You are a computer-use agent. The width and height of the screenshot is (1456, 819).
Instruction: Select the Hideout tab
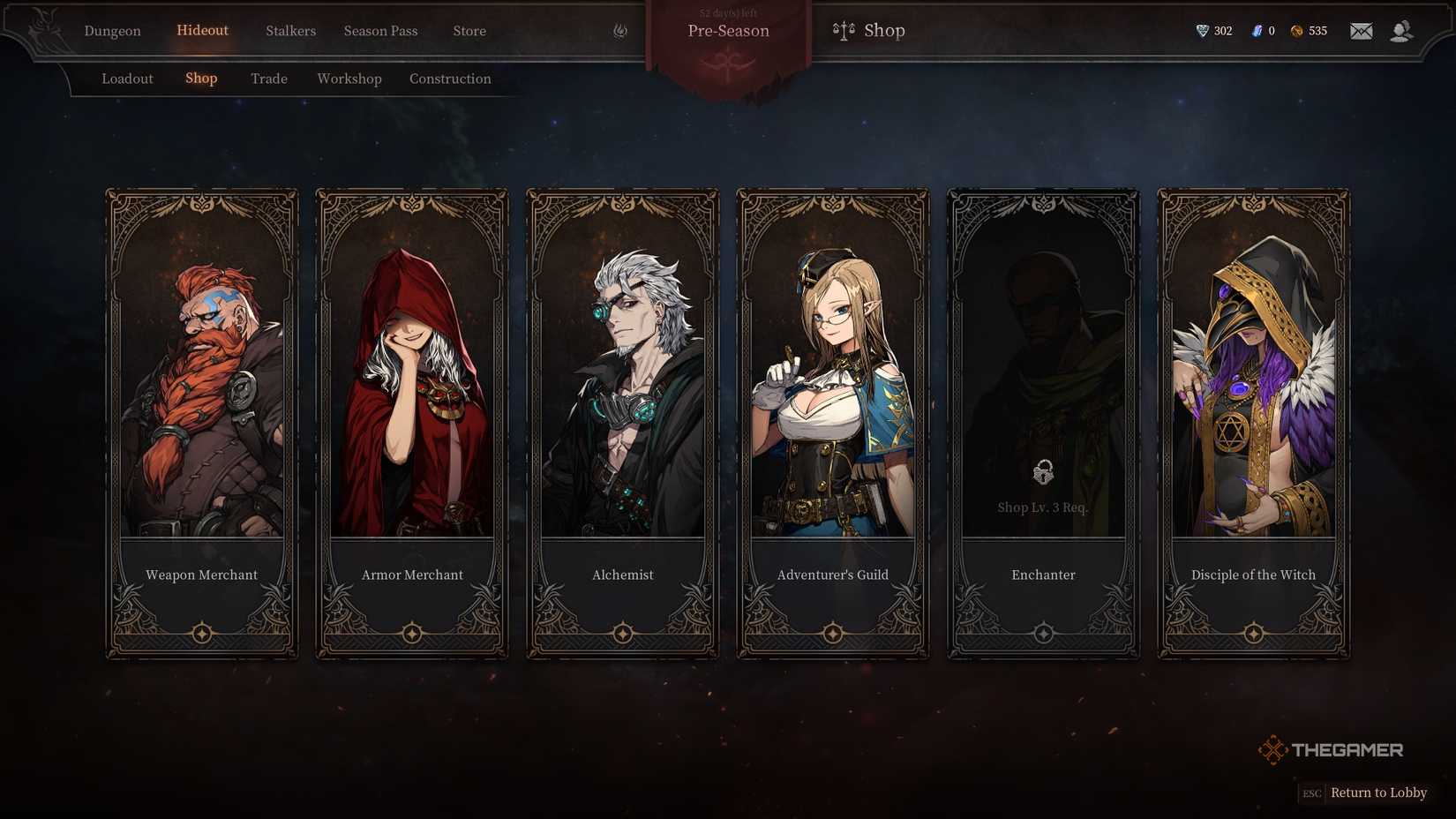[202, 30]
